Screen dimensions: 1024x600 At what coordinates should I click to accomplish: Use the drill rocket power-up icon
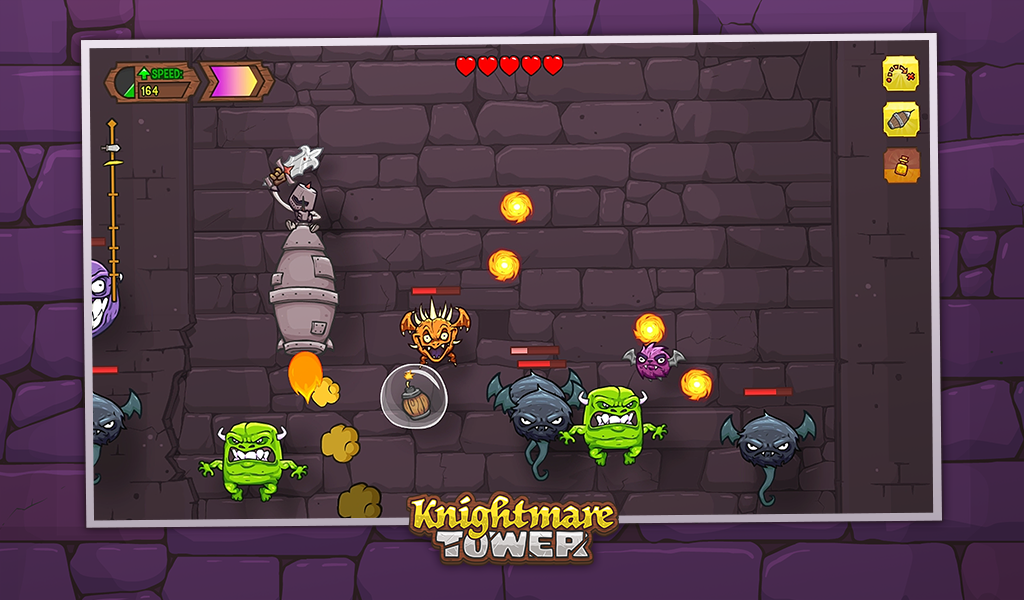900,120
